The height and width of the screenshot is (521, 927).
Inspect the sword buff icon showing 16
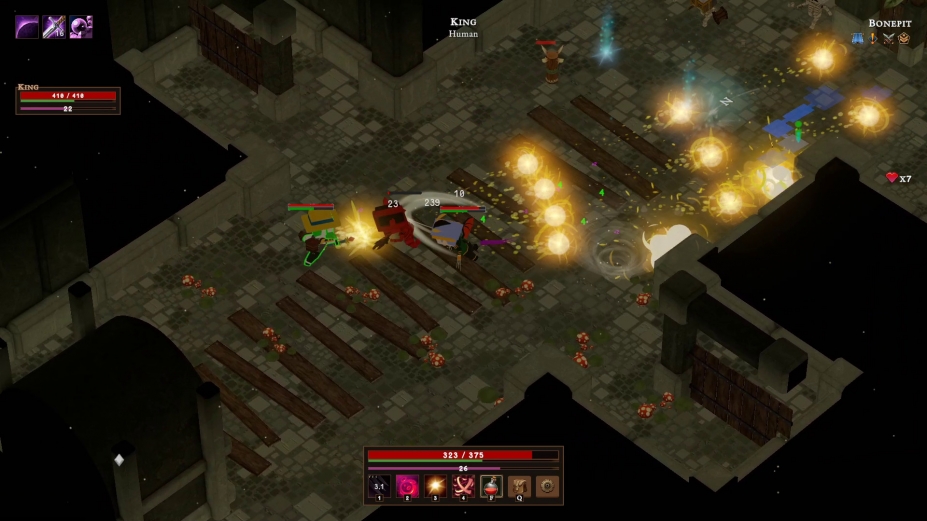(54, 27)
